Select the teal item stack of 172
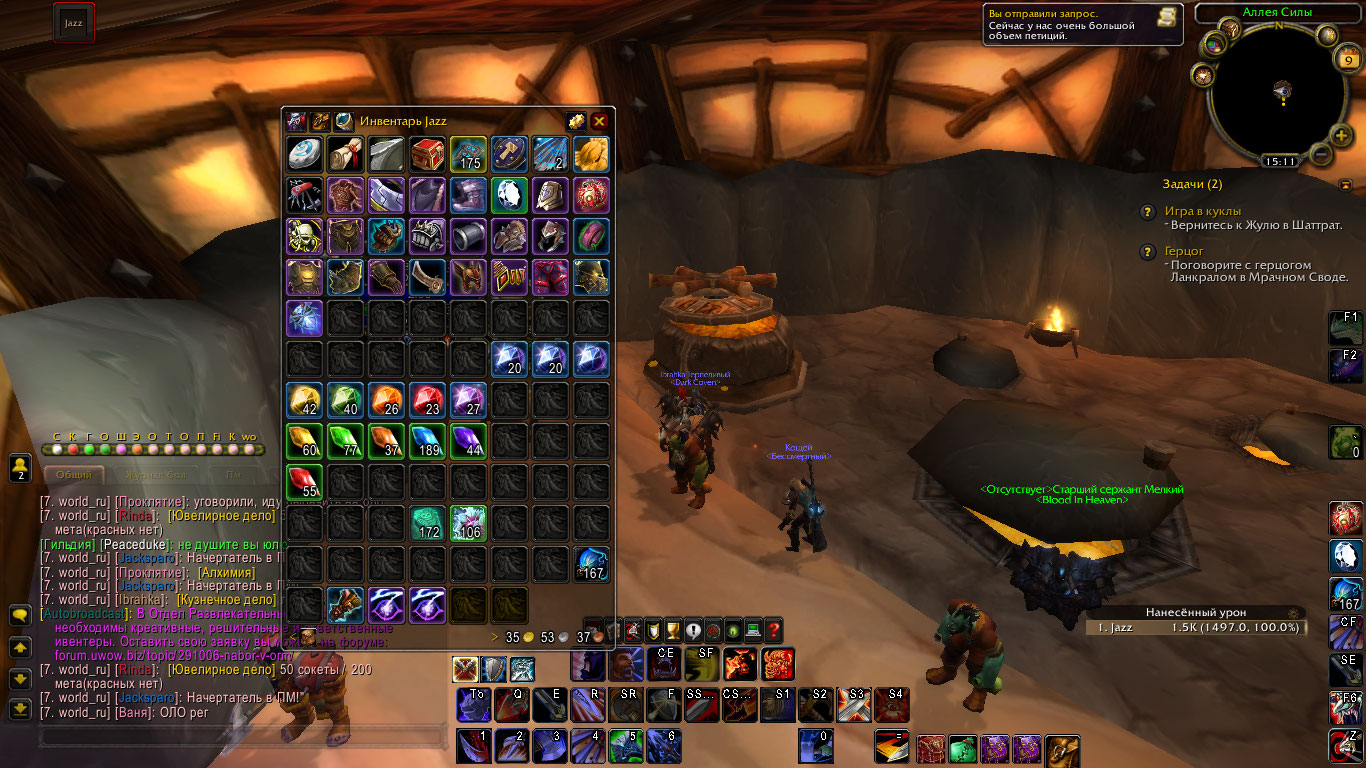This screenshot has width=1366, height=768. coord(427,522)
